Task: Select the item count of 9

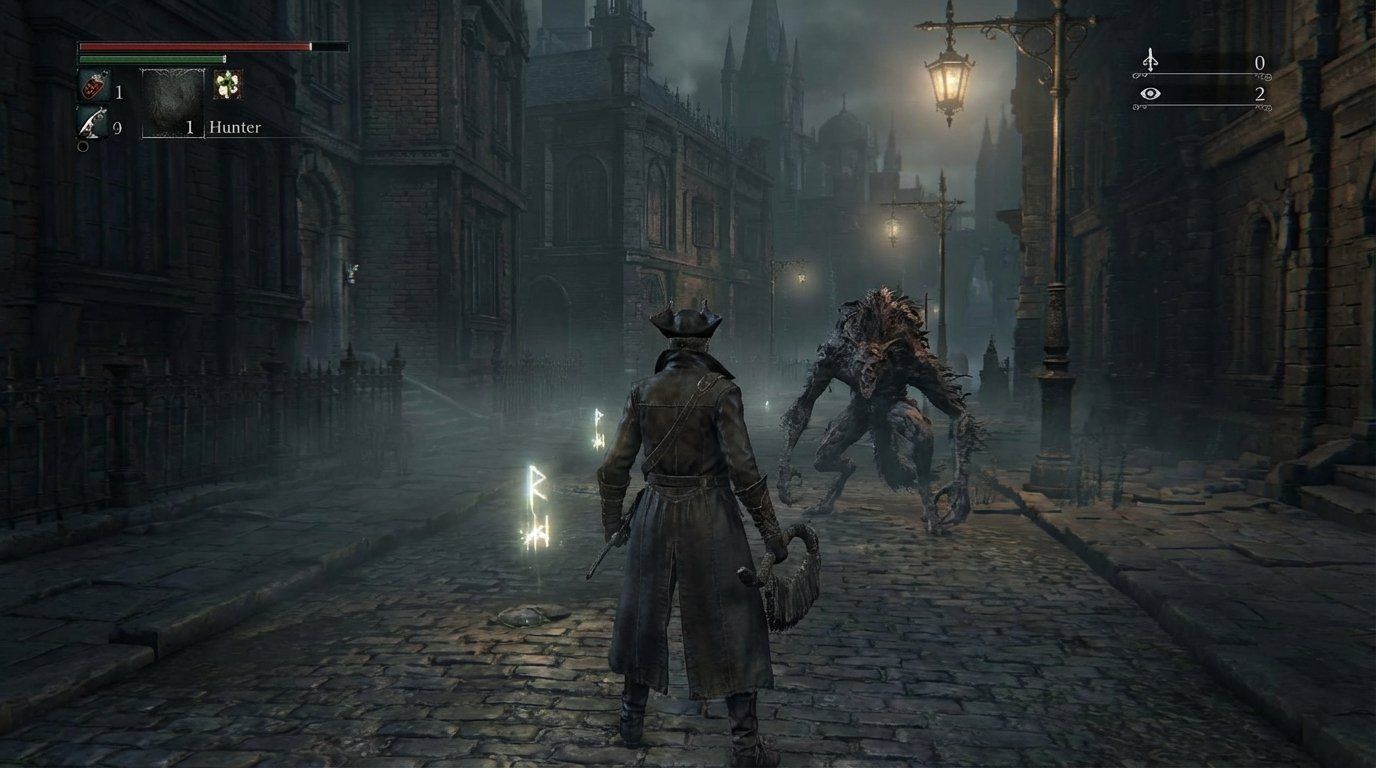Action: pos(118,128)
